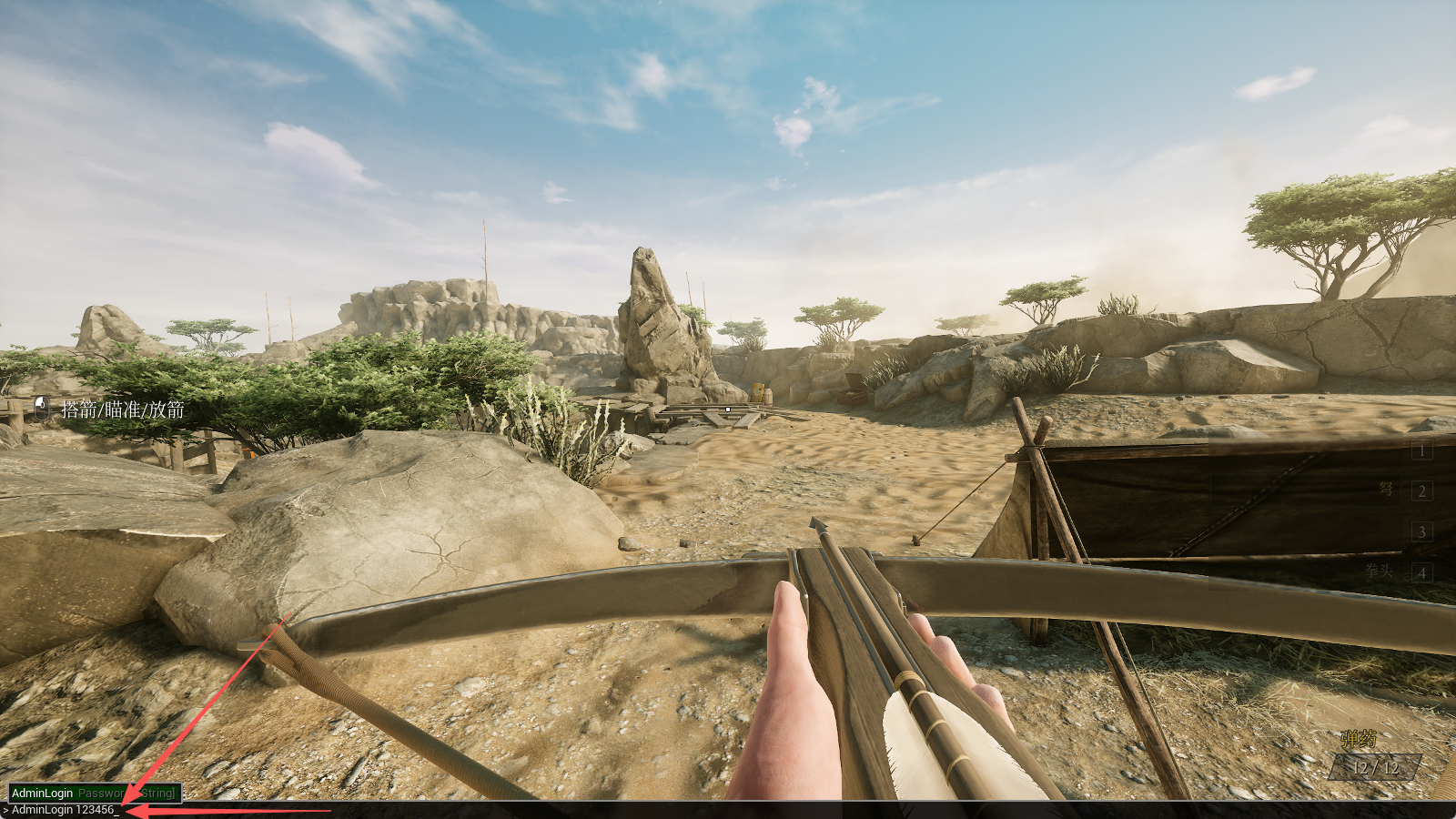Choose the AdminLogin Password autocomplete suggestion

click(94, 794)
